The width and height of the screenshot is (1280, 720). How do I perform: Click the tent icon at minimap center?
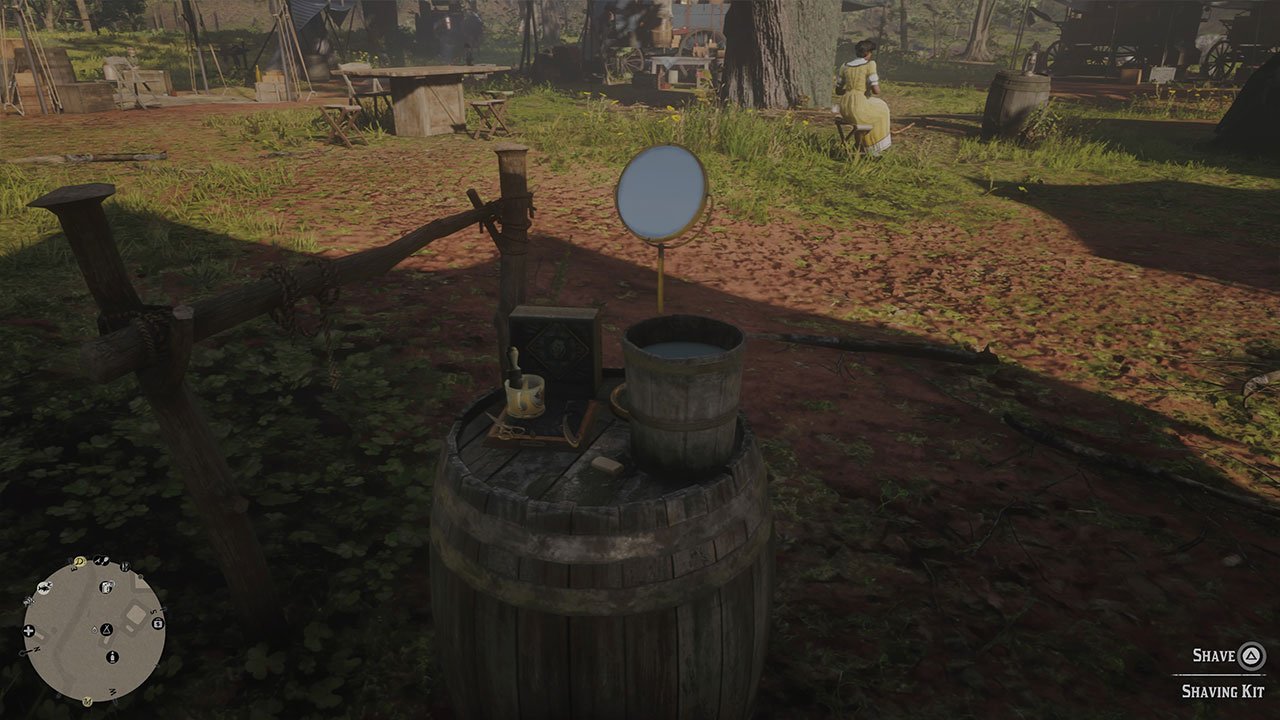tap(107, 629)
